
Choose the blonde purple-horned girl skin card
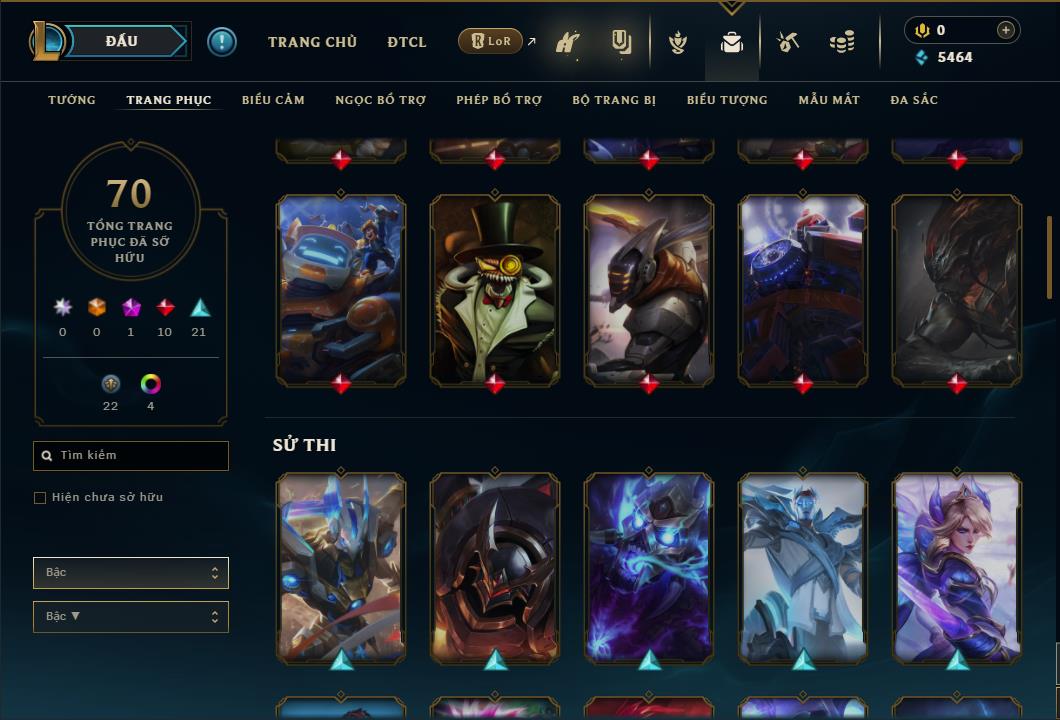pyautogui.click(x=957, y=567)
